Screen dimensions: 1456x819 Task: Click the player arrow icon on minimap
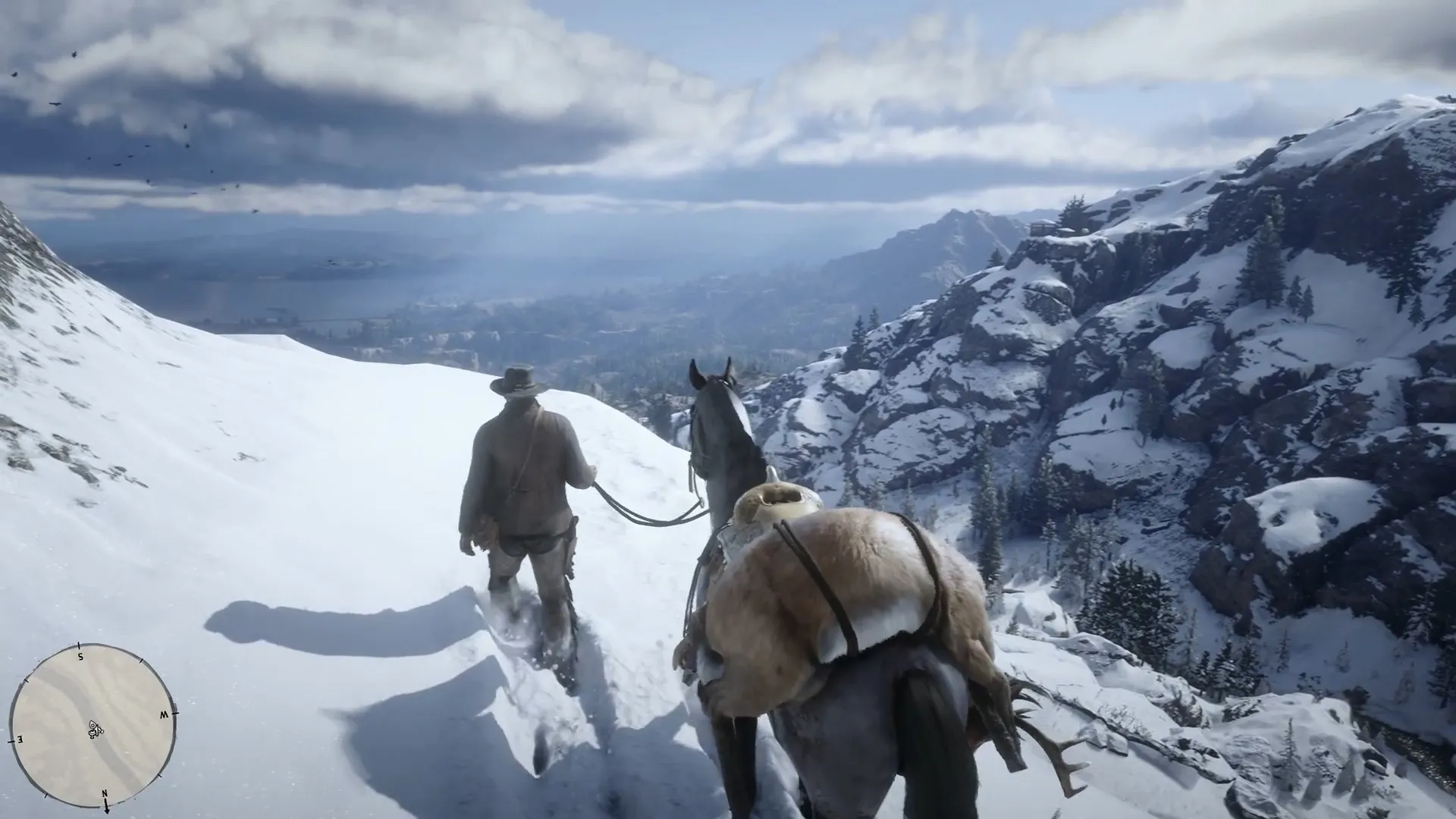pos(93,725)
